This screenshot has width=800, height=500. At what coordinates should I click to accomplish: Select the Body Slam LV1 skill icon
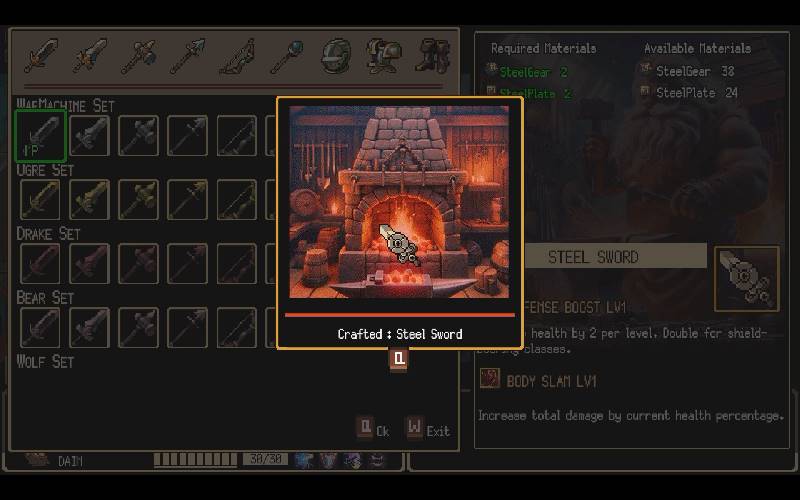(x=489, y=379)
